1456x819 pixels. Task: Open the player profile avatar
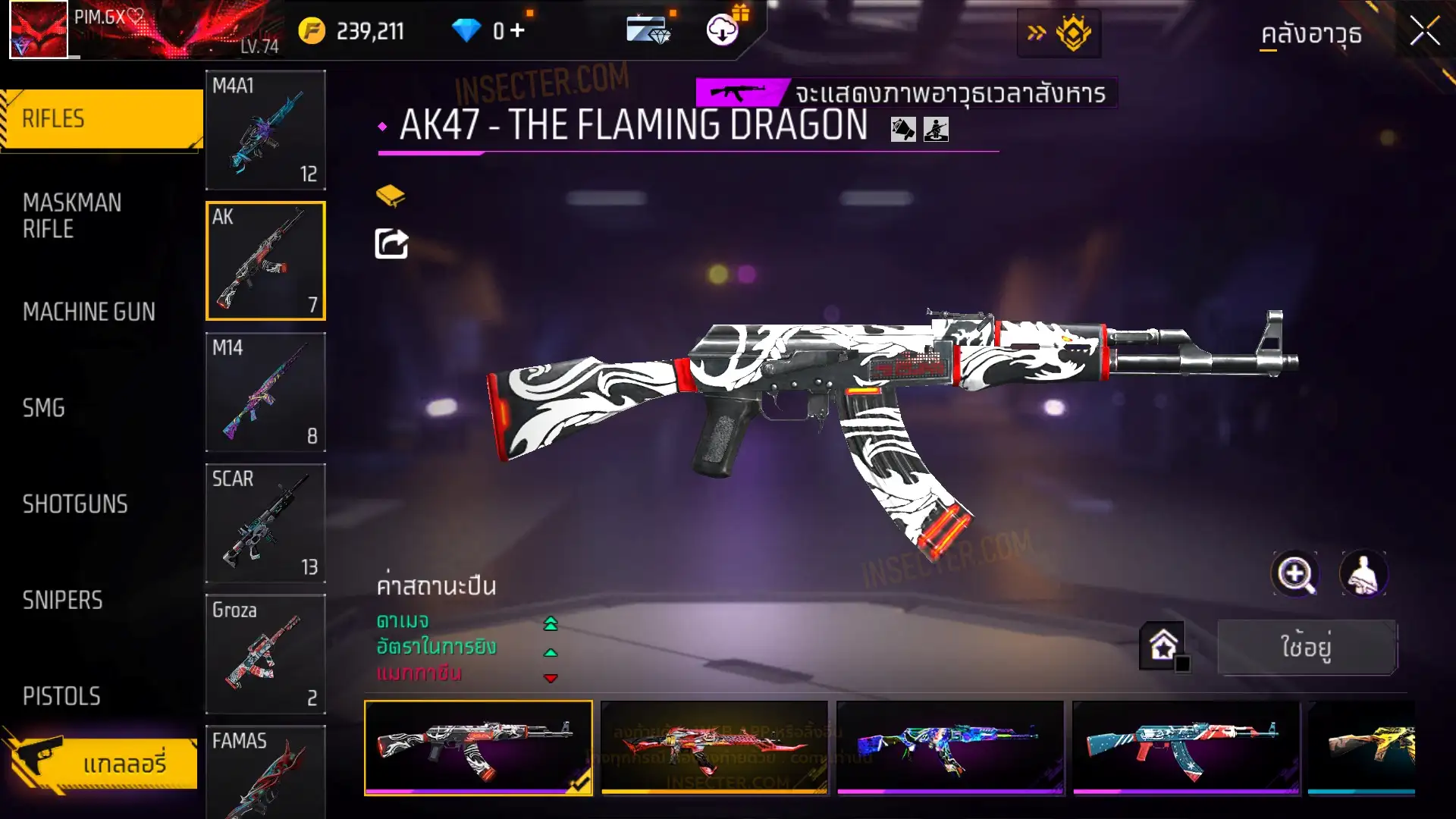pyautogui.click(x=39, y=30)
